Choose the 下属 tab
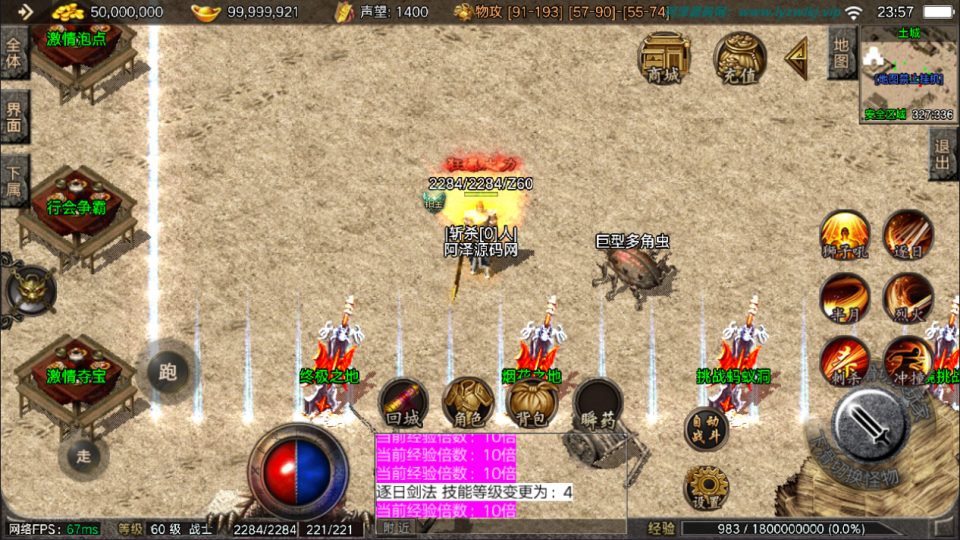960x540 pixels. pos(14,180)
